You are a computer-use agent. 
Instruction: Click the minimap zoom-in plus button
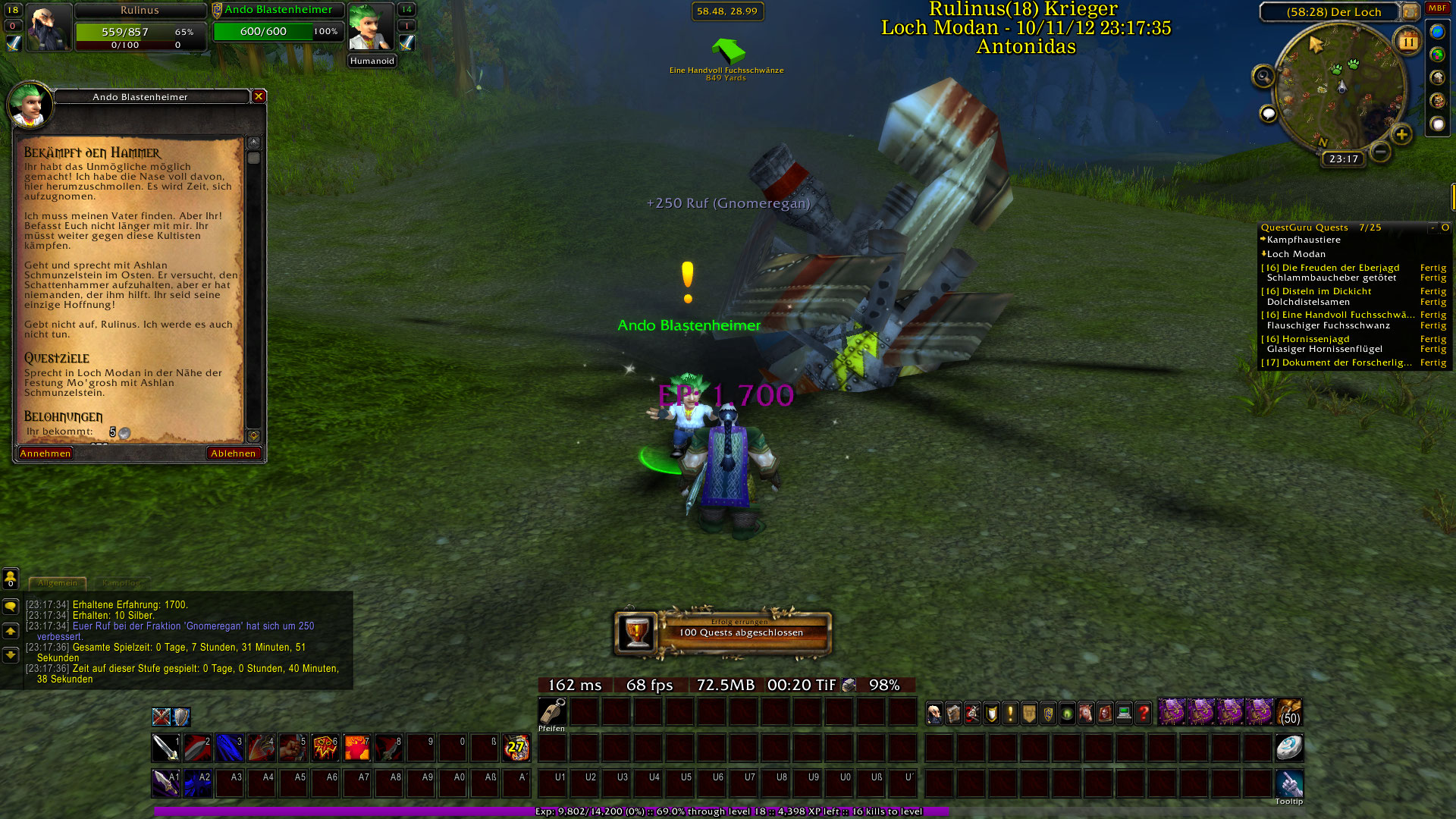pyautogui.click(x=1401, y=135)
